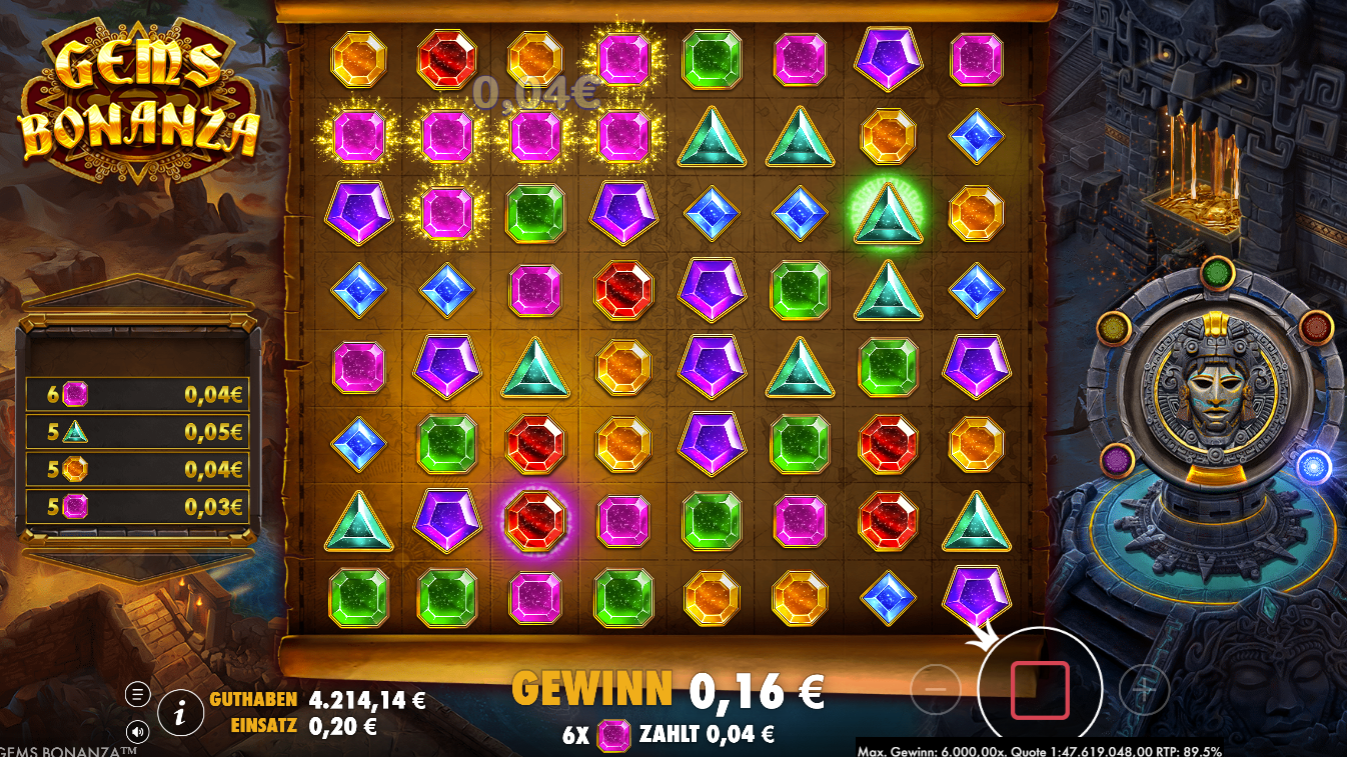Activate the pink orb on the totem wheel

pos(1115,458)
